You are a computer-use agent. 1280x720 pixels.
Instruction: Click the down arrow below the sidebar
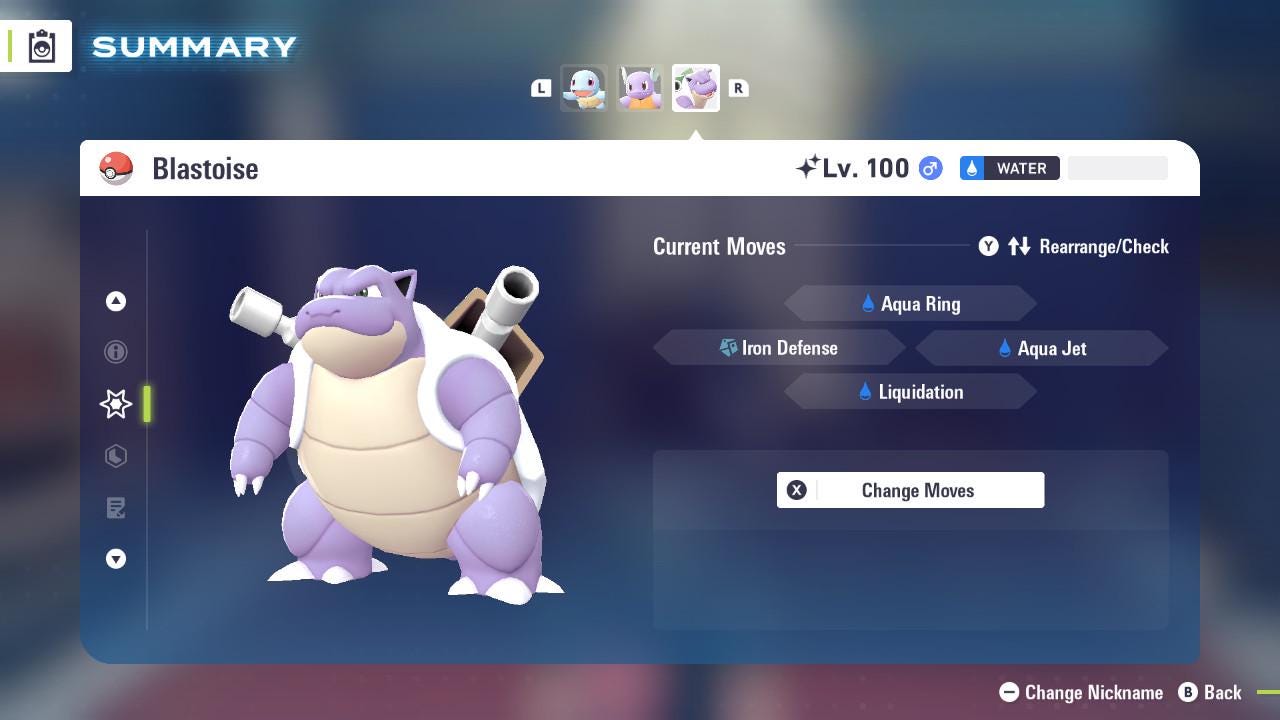pyautogui.click(x=116, y=559)
